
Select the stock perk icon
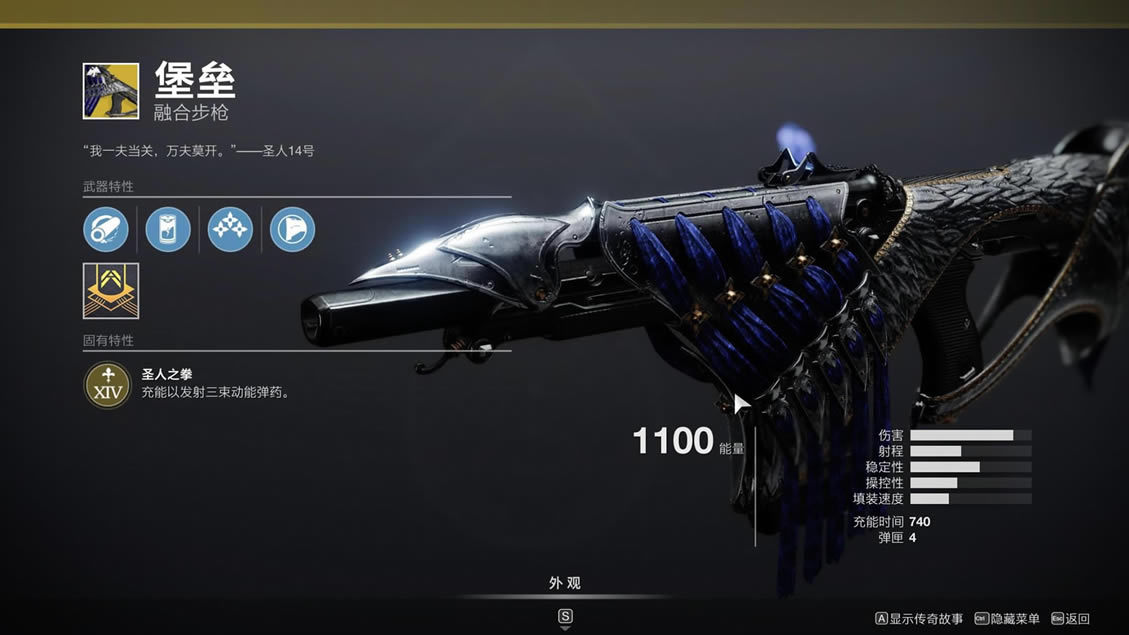pyautogui.click(x=292, y=230)
